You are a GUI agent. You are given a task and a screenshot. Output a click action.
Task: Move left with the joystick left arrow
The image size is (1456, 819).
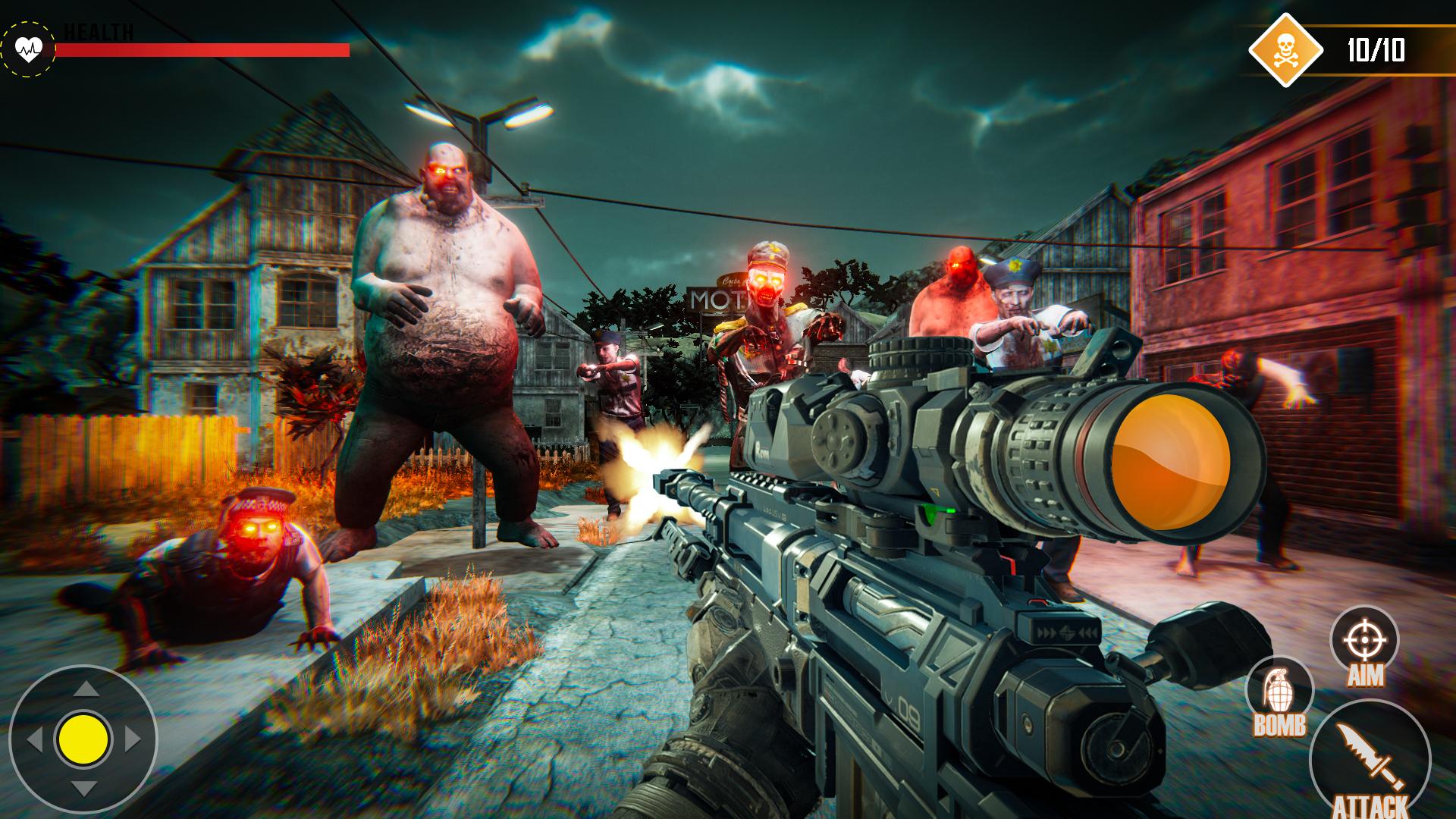(34, 739)
